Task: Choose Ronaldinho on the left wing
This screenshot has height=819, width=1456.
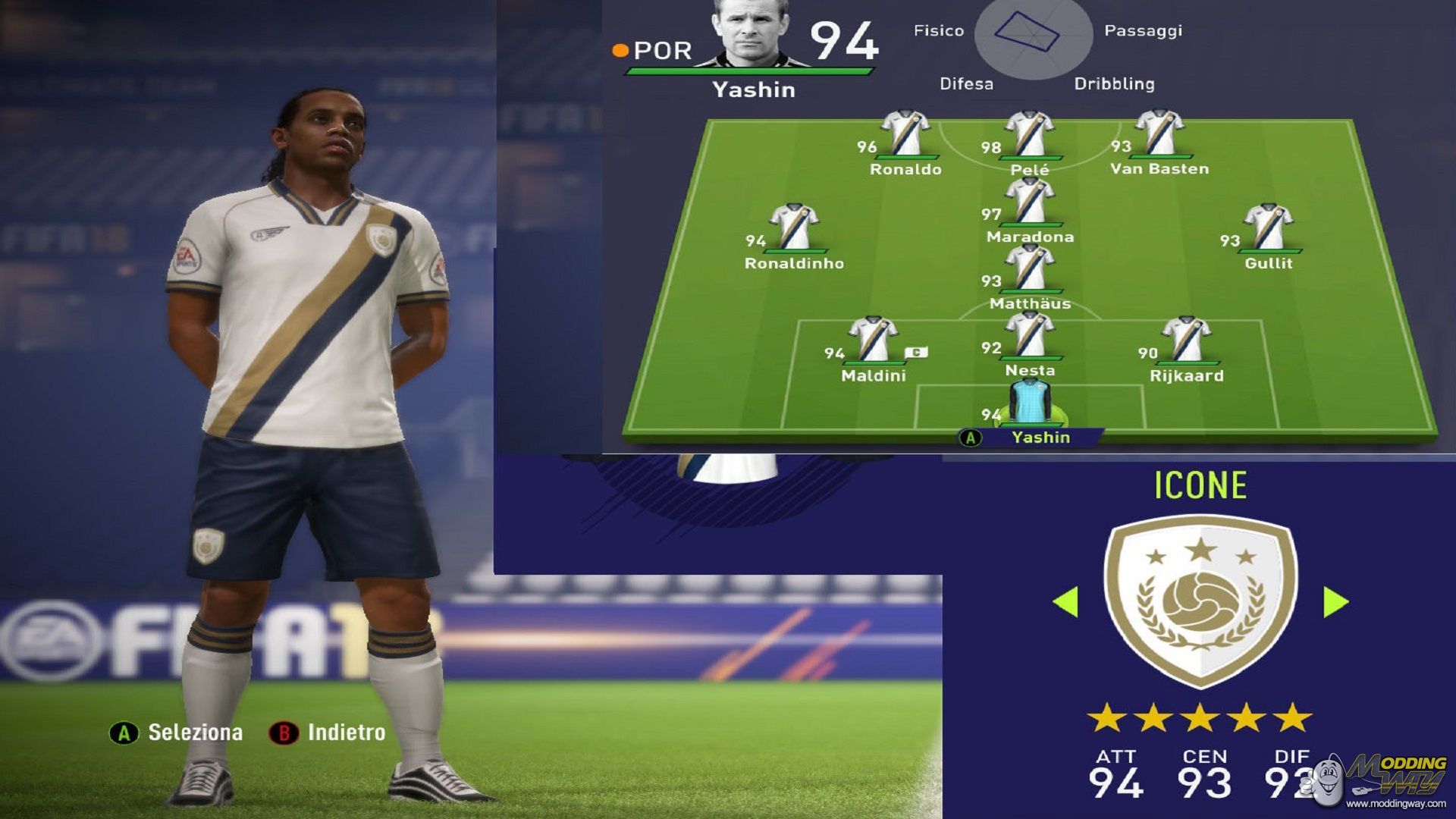Action: point(794,229)
